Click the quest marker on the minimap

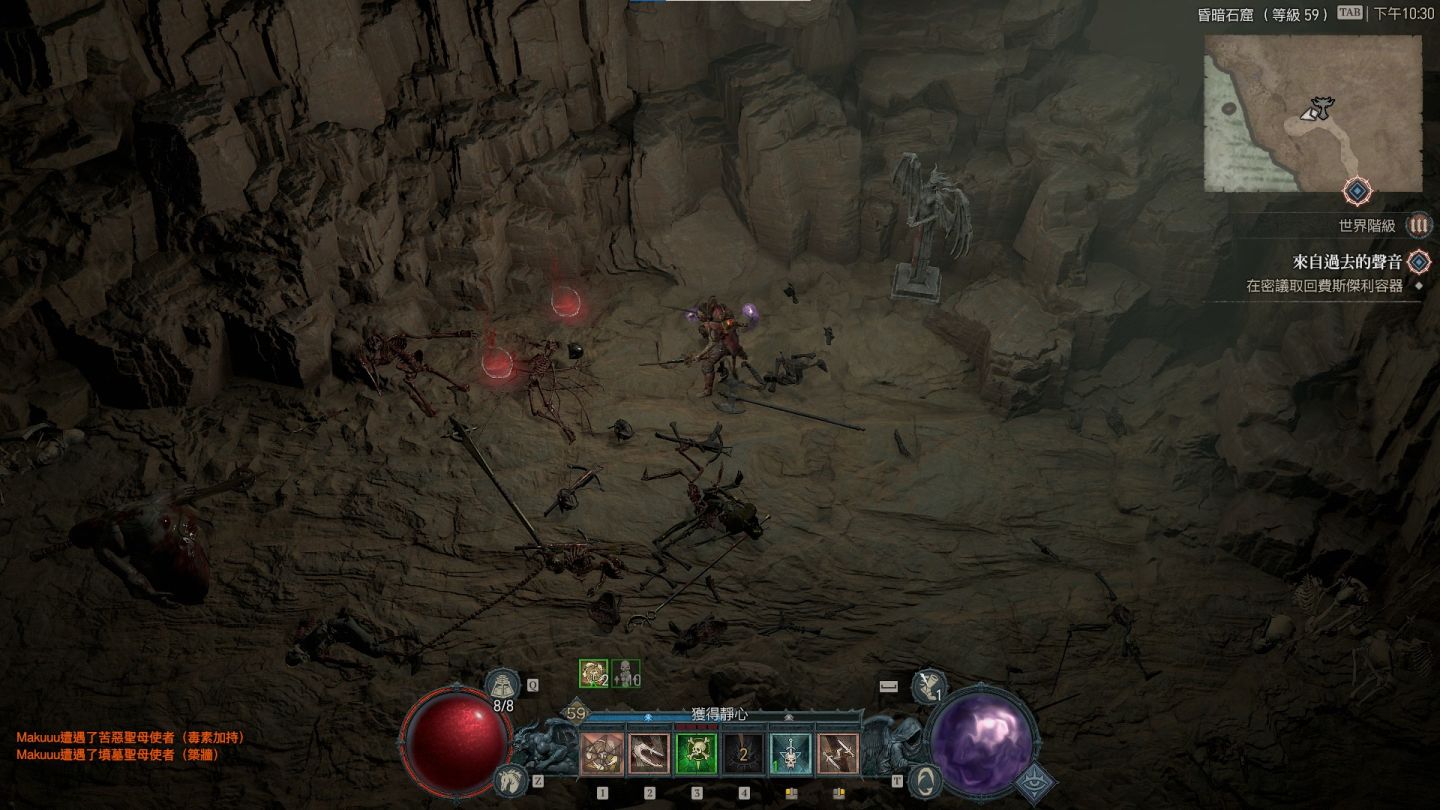[x=1355, y=190]
